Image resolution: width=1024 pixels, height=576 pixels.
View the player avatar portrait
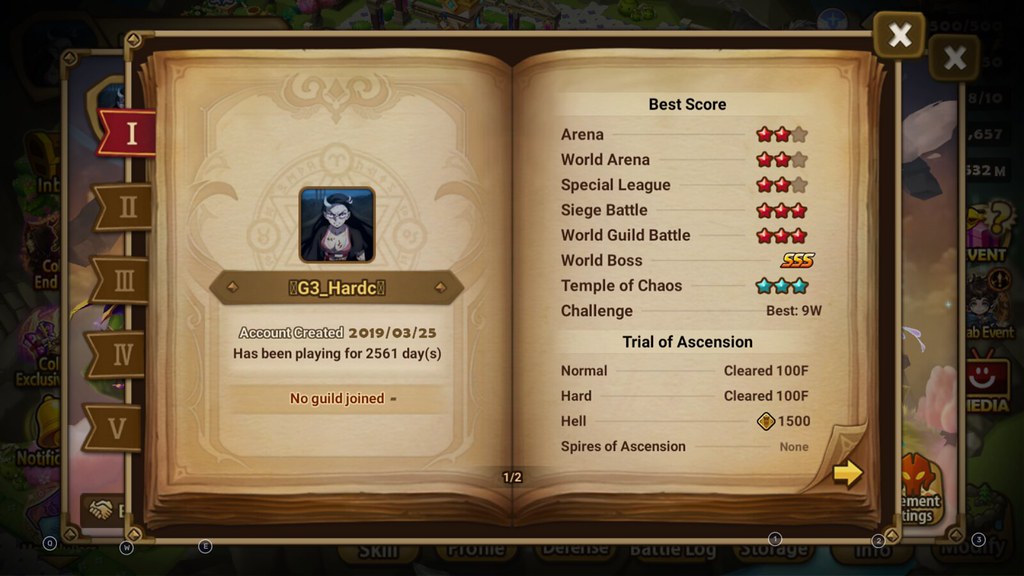click(337, 225)
